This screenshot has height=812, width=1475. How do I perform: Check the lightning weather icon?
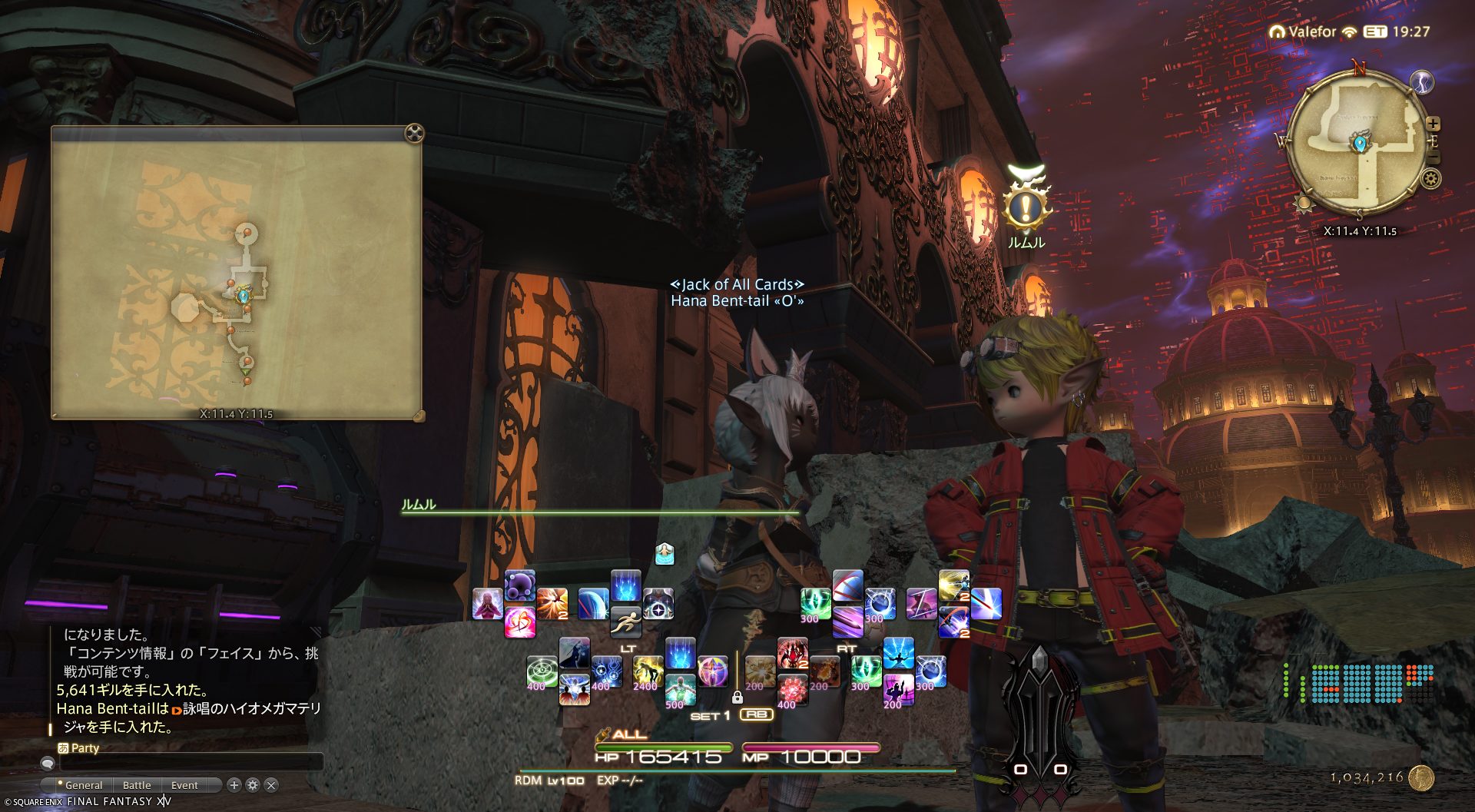pos(1422,82)
